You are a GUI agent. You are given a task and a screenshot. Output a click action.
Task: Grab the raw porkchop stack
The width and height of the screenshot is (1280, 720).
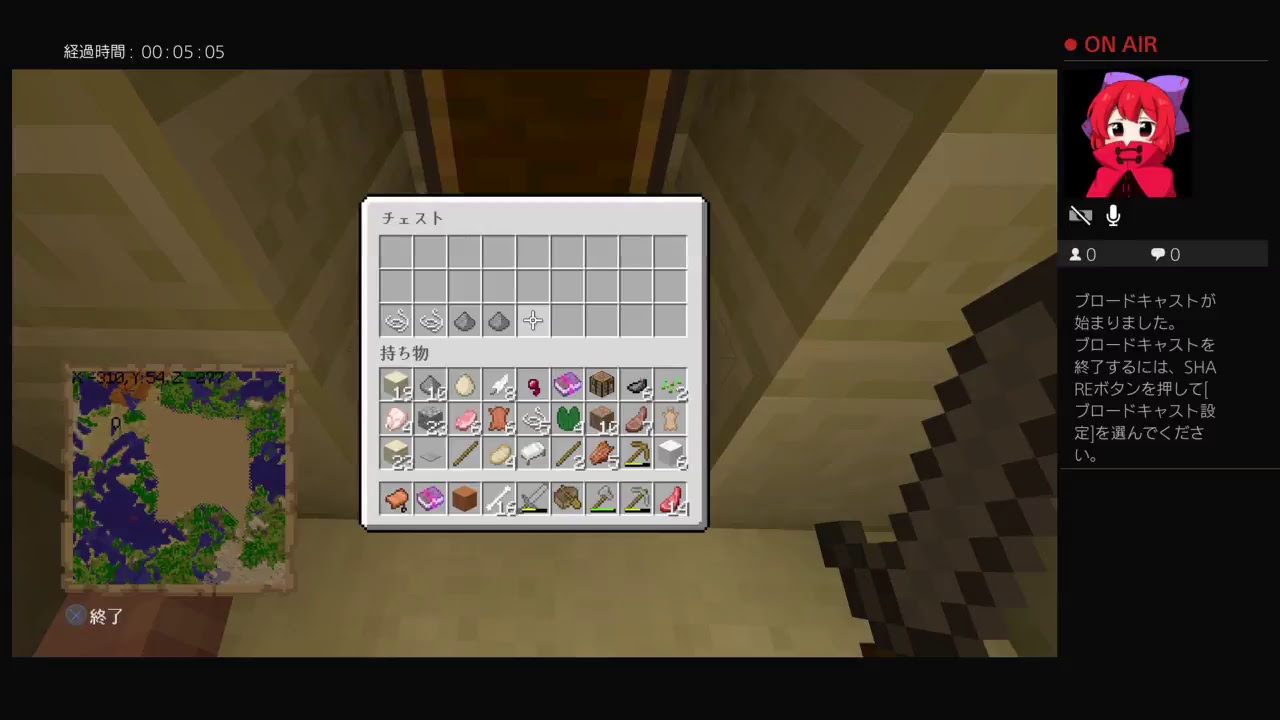465,420
